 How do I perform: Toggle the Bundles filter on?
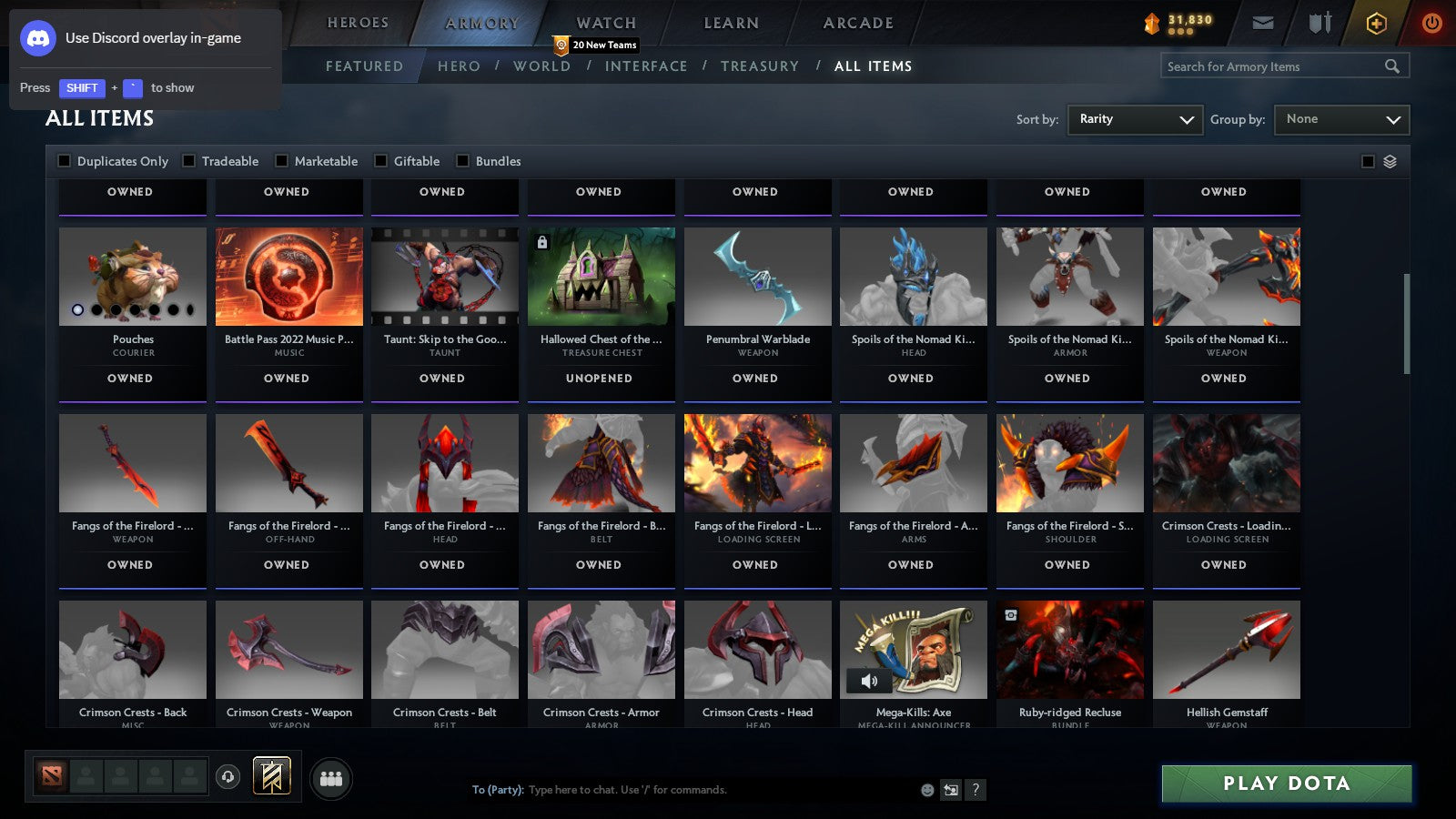click(x=462, y=160)
